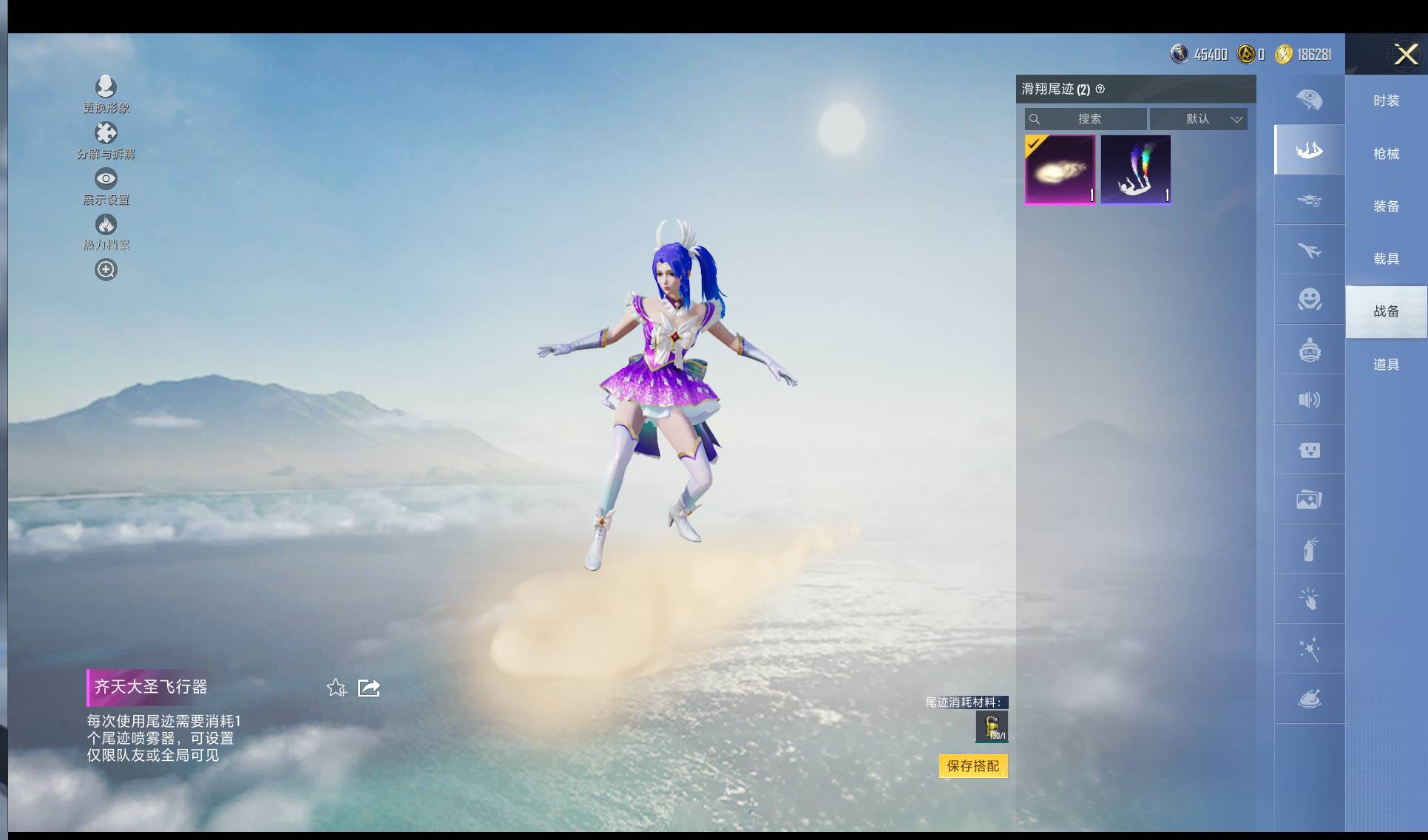Open the 装备 equipment tab
This screenshot has width=1428, height=840.
[1386, 206]
